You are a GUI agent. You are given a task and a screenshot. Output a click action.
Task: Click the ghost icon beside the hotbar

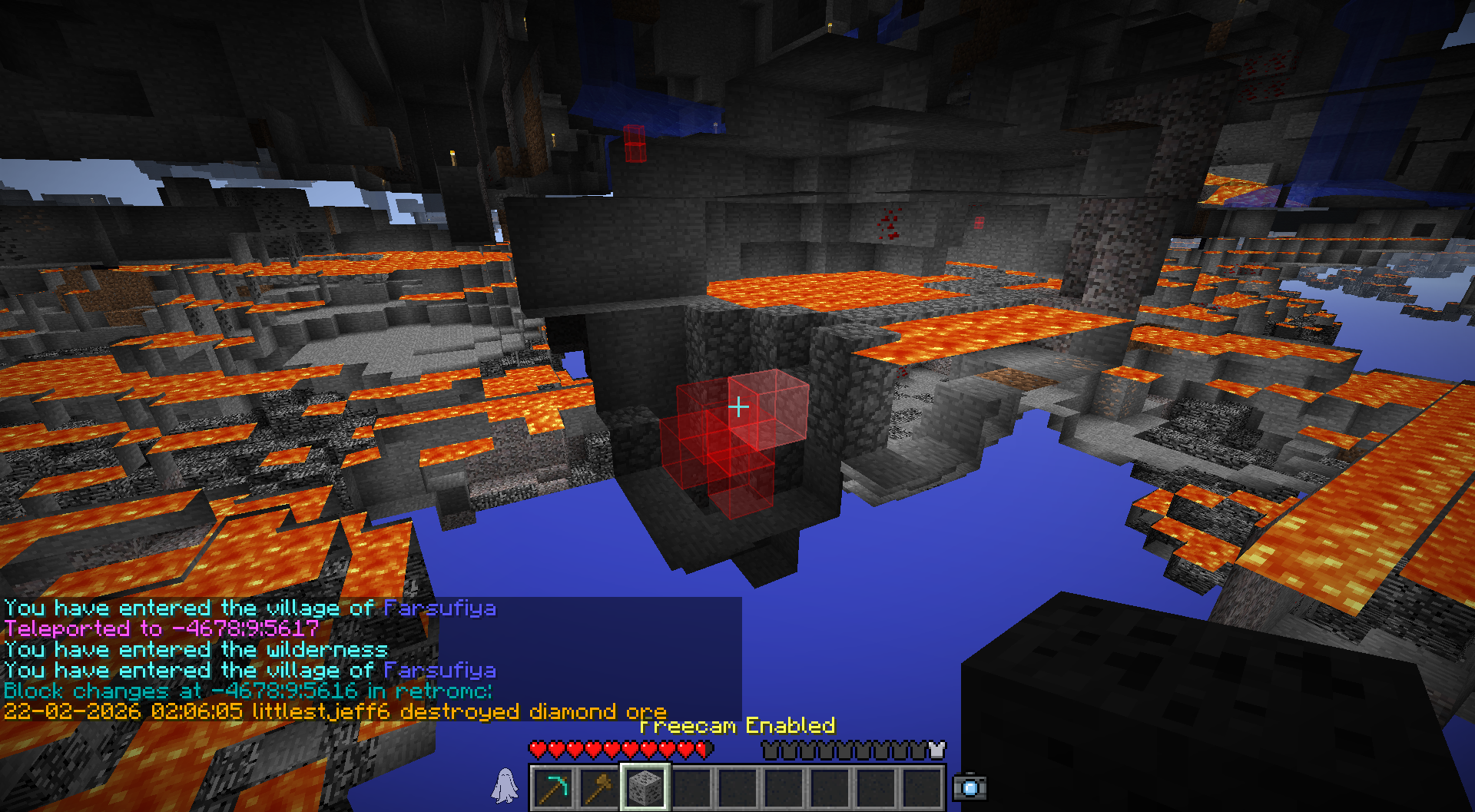click(505, 786)
